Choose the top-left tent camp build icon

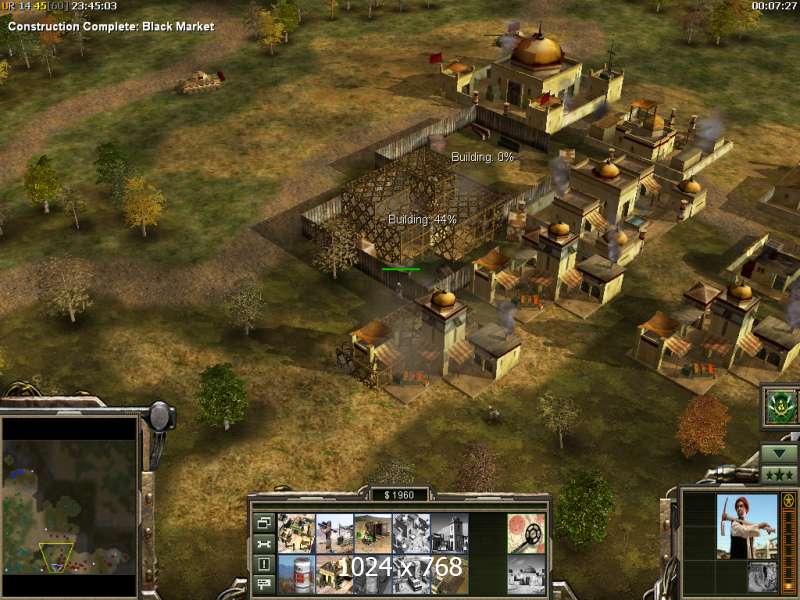296,533
